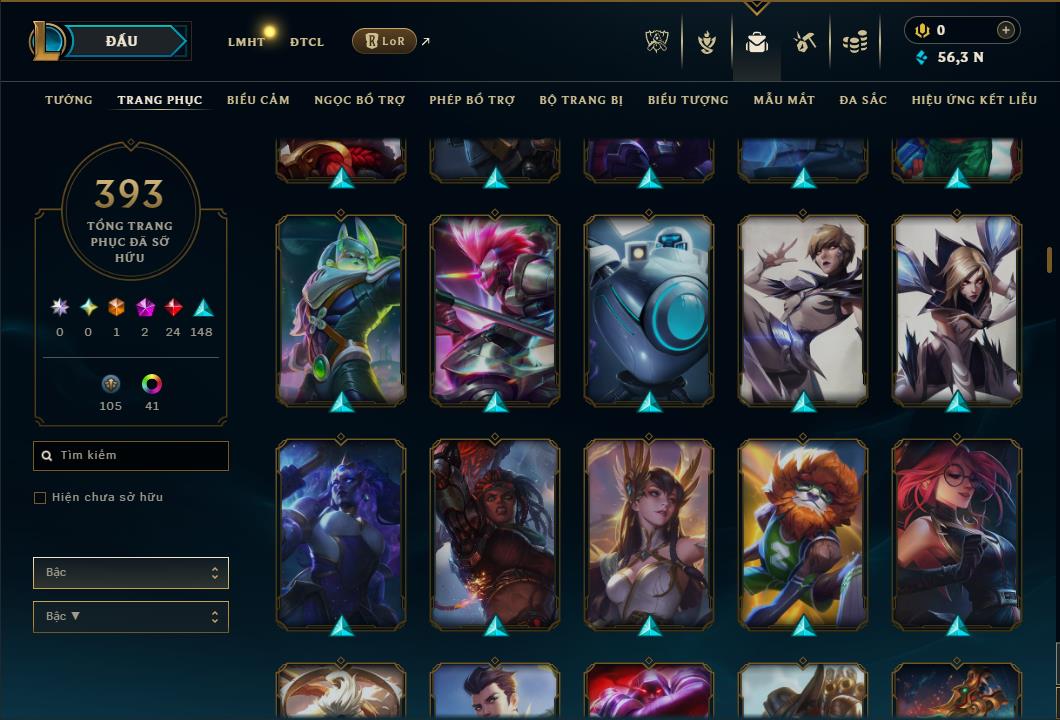This screenshot has width=1060, height=720.
Task: Open the TƯỚNG champions tab
Action: 69,100
